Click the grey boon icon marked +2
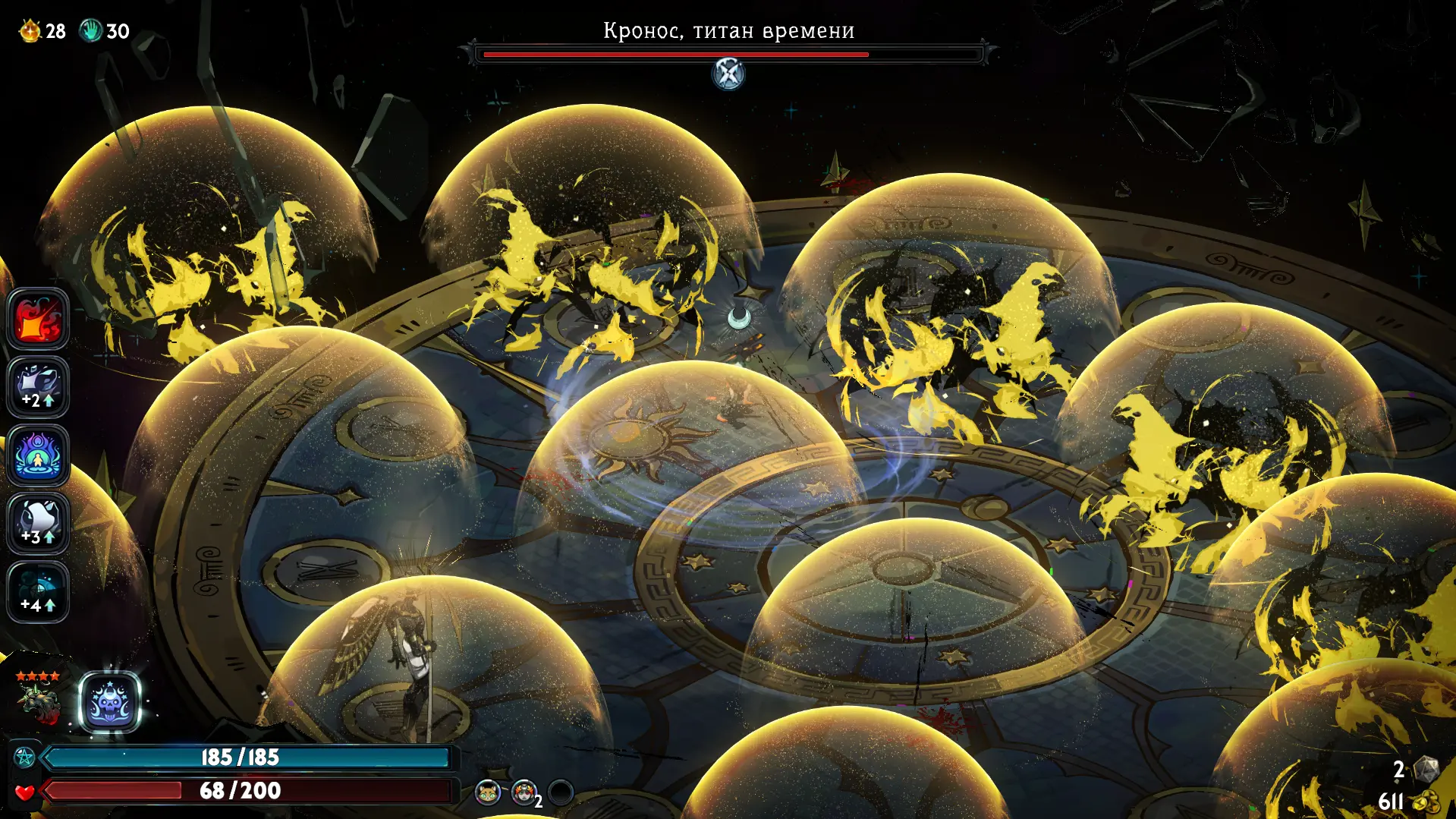 (x=38, y=387)
